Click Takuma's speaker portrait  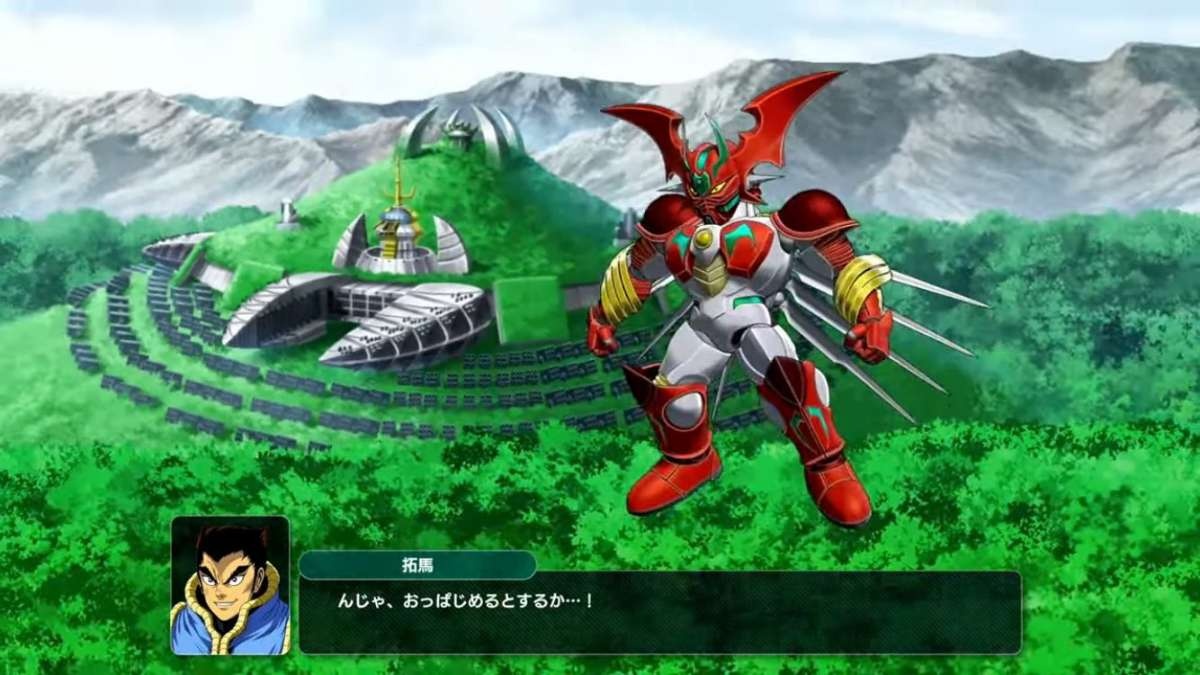point(230,585)
